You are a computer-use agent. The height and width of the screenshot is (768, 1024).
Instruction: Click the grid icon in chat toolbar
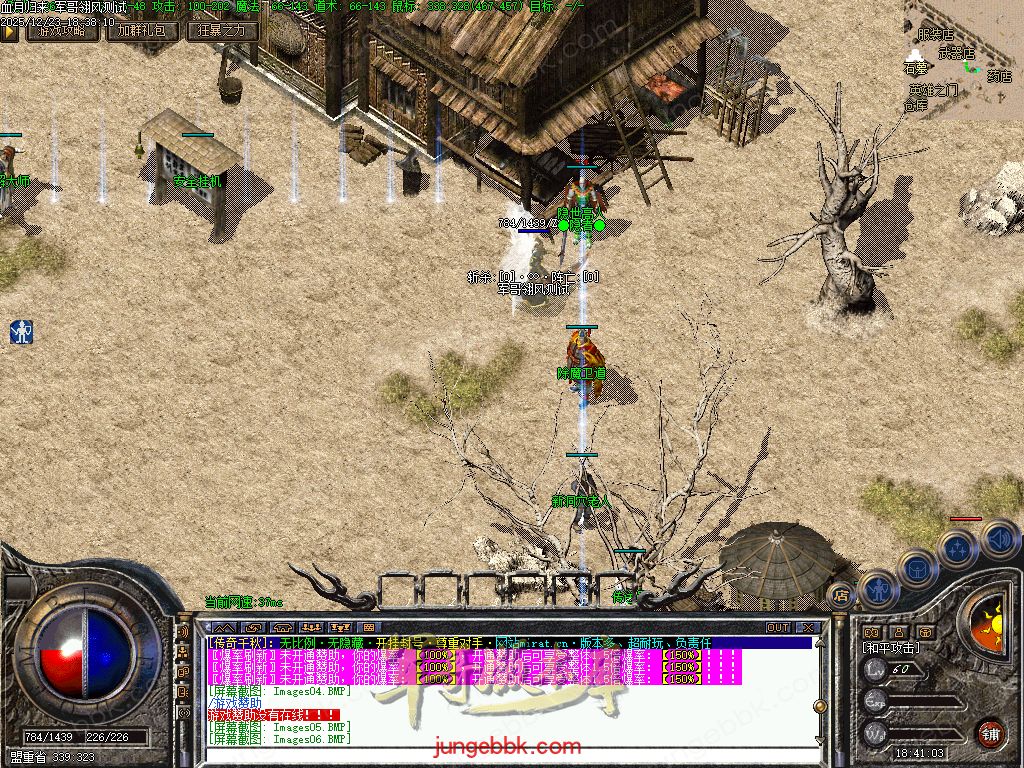point(369,628)
